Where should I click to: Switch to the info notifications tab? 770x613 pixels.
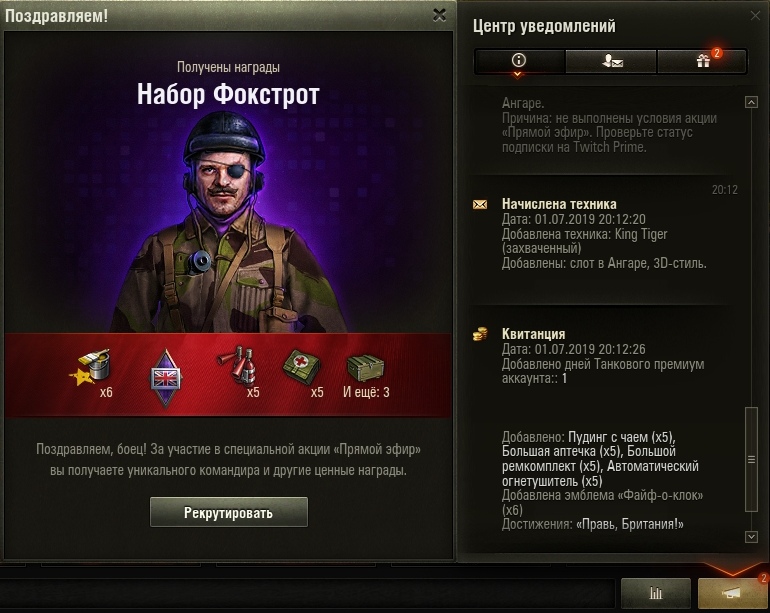(x=518, y=61)
